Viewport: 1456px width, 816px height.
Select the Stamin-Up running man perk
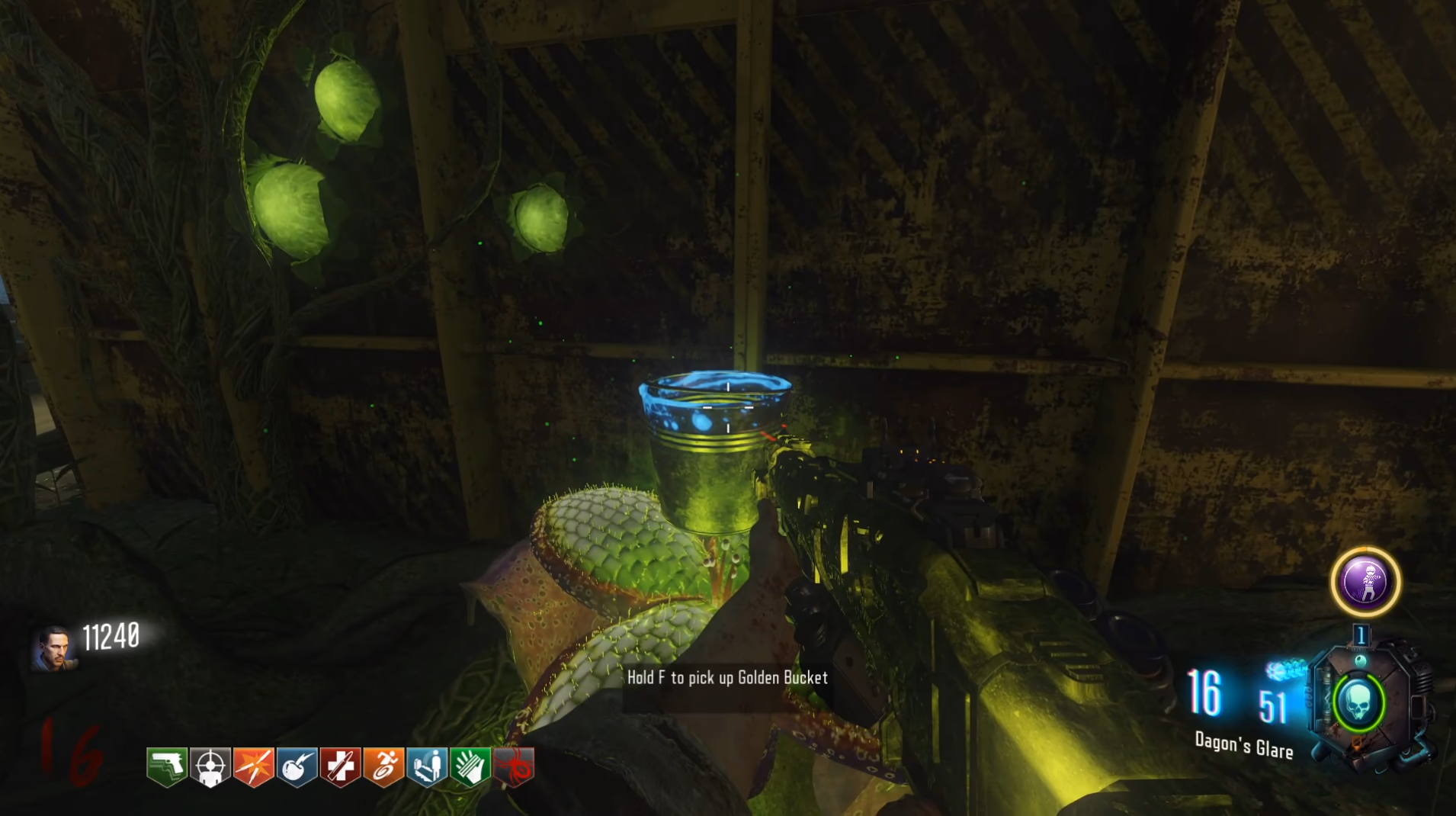[383, 766]
